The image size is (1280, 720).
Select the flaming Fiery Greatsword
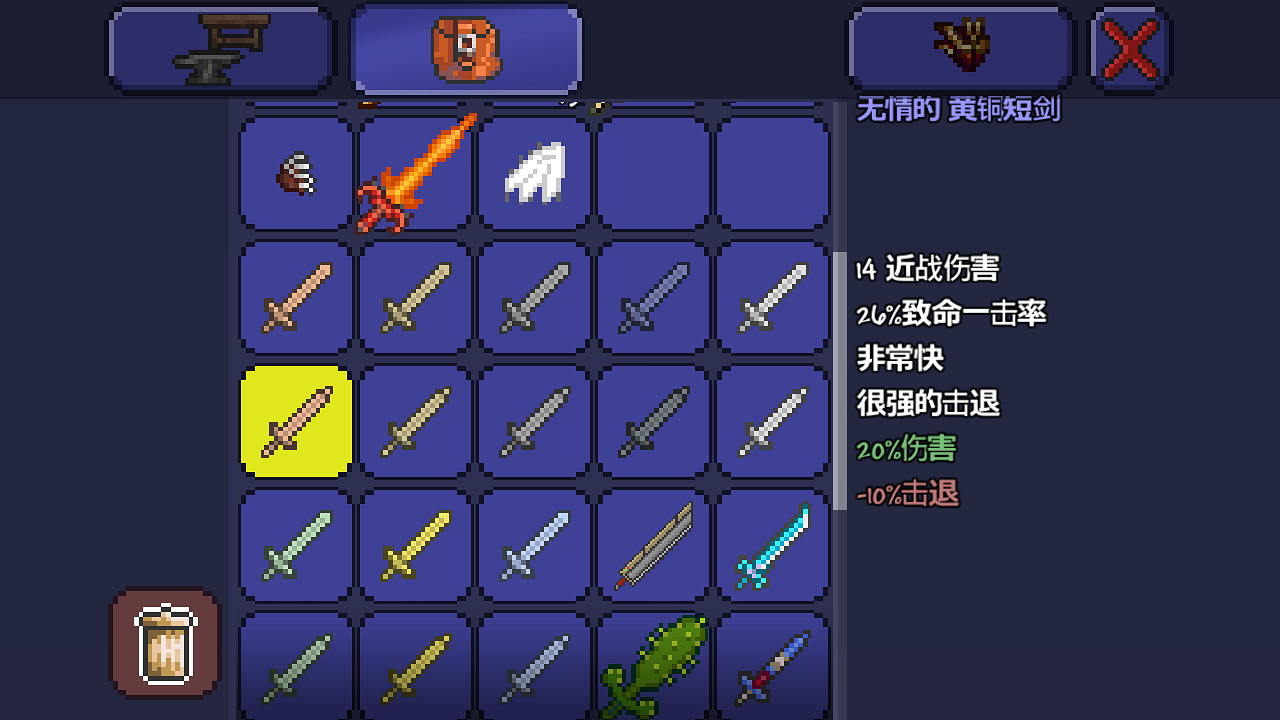click(x=413, y=173)
